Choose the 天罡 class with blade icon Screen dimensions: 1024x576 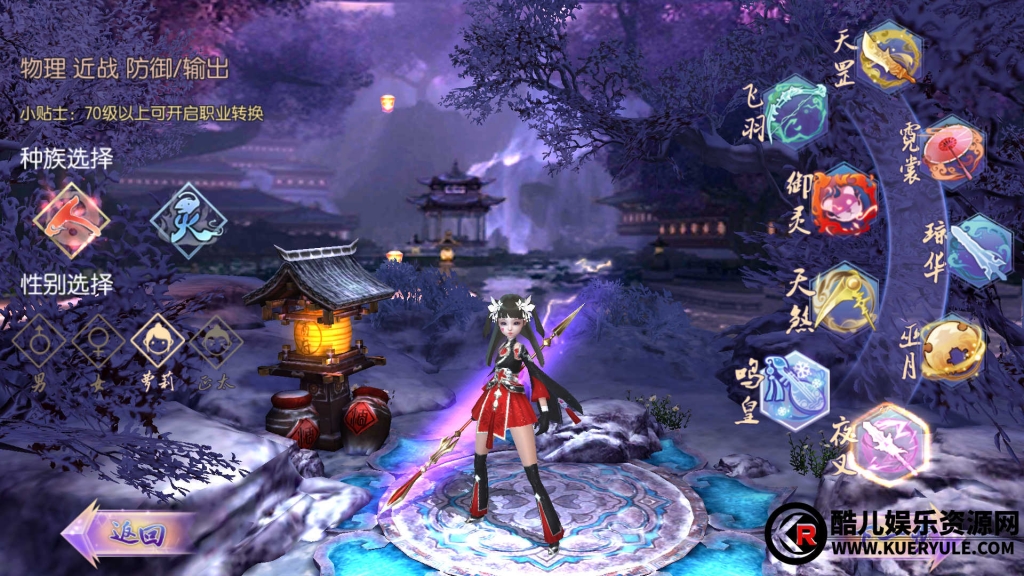pyautogui.click(x=889, y=55)
